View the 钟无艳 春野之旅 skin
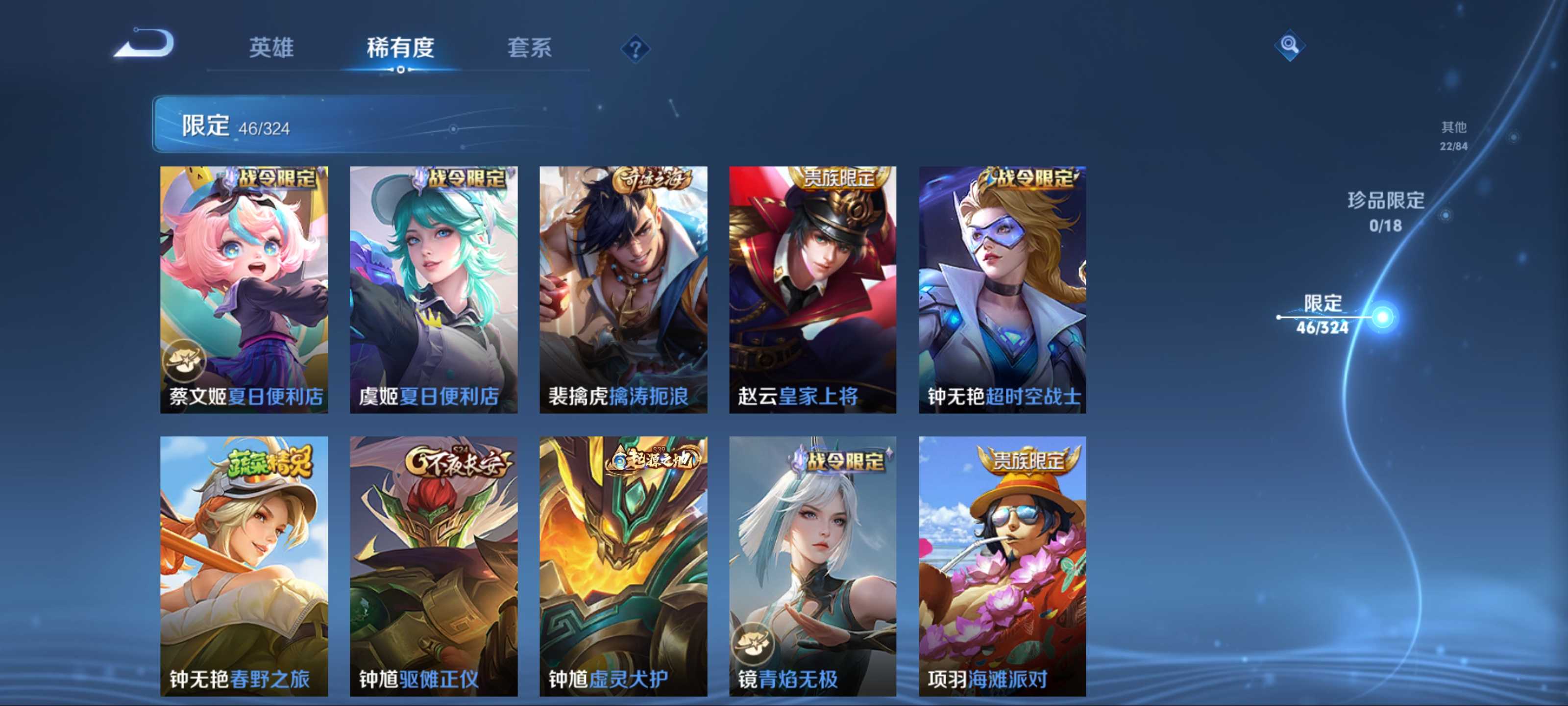 click(244, 565)
